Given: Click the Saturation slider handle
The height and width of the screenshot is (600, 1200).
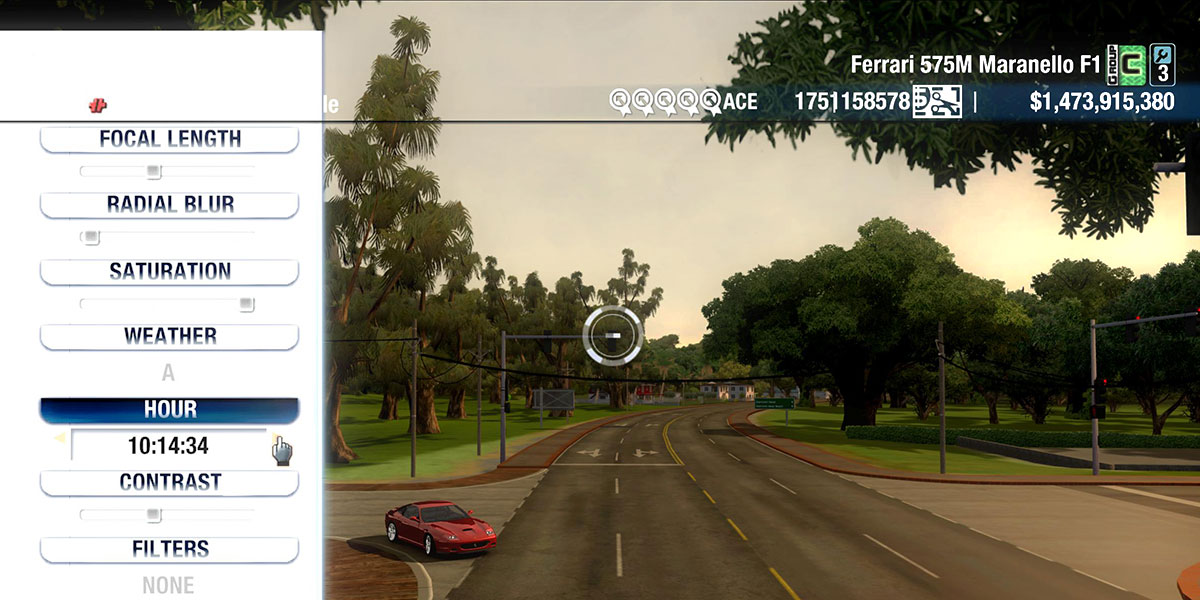Looking at the screenshot, I should tap(246, 304).
